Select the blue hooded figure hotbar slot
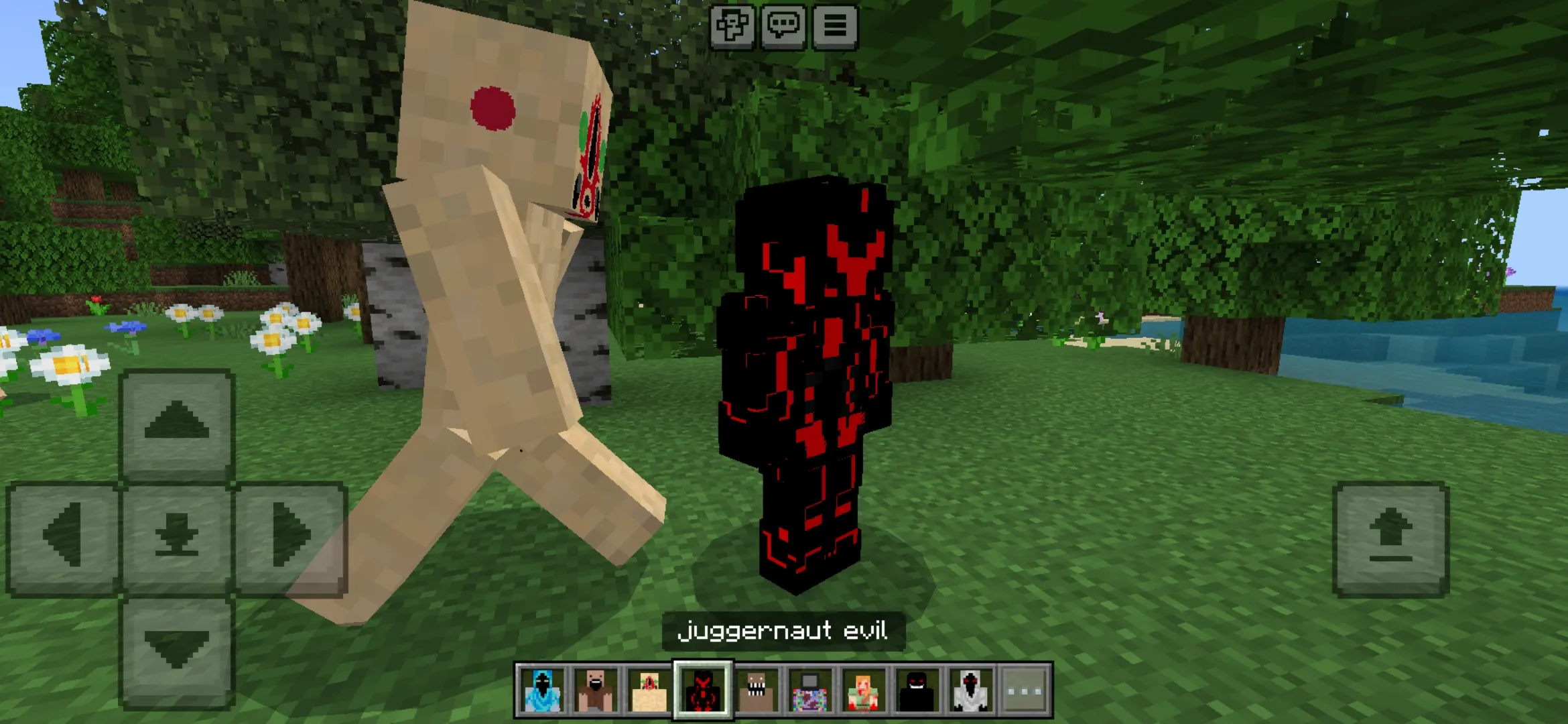The image size is (1568, 724). coord(541,690)
